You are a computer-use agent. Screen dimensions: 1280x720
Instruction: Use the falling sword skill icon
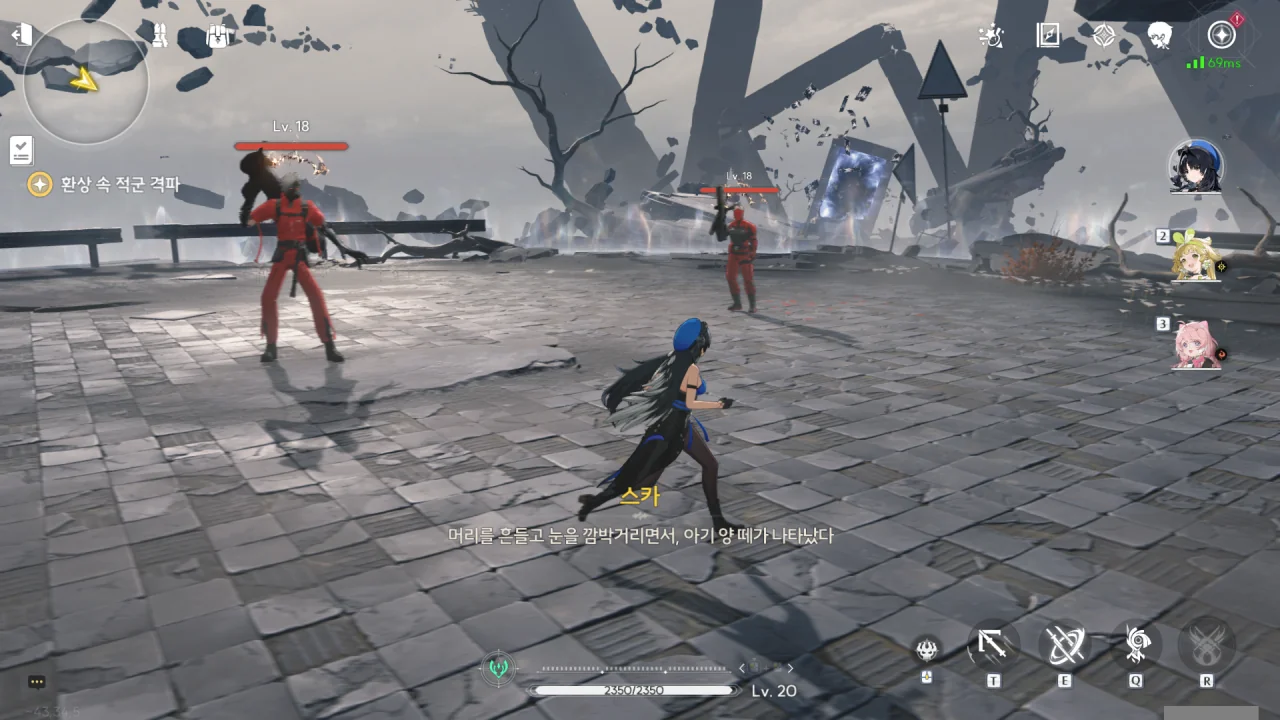(x=993, y=645)
